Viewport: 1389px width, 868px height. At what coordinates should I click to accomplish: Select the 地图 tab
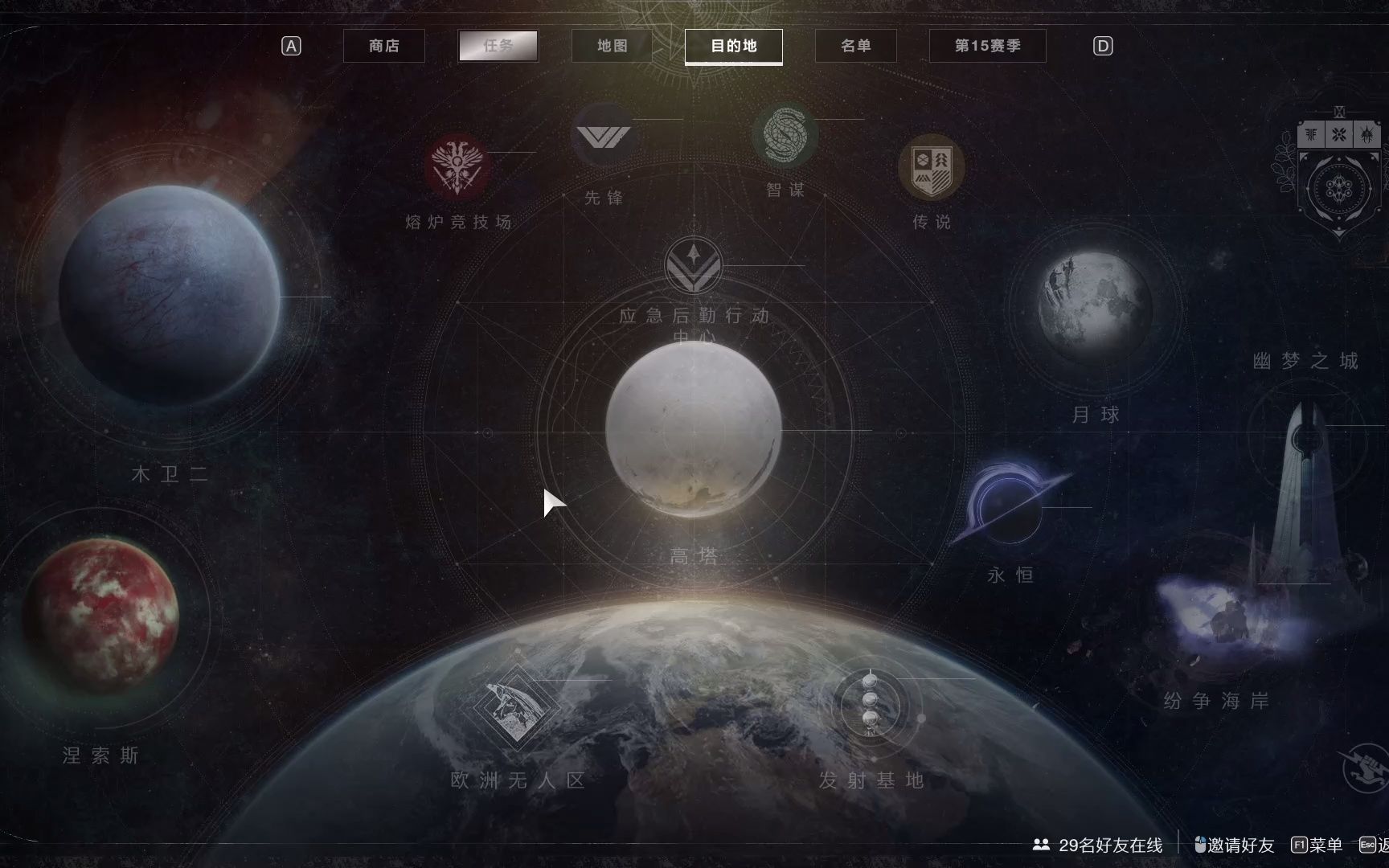[612, 46]
